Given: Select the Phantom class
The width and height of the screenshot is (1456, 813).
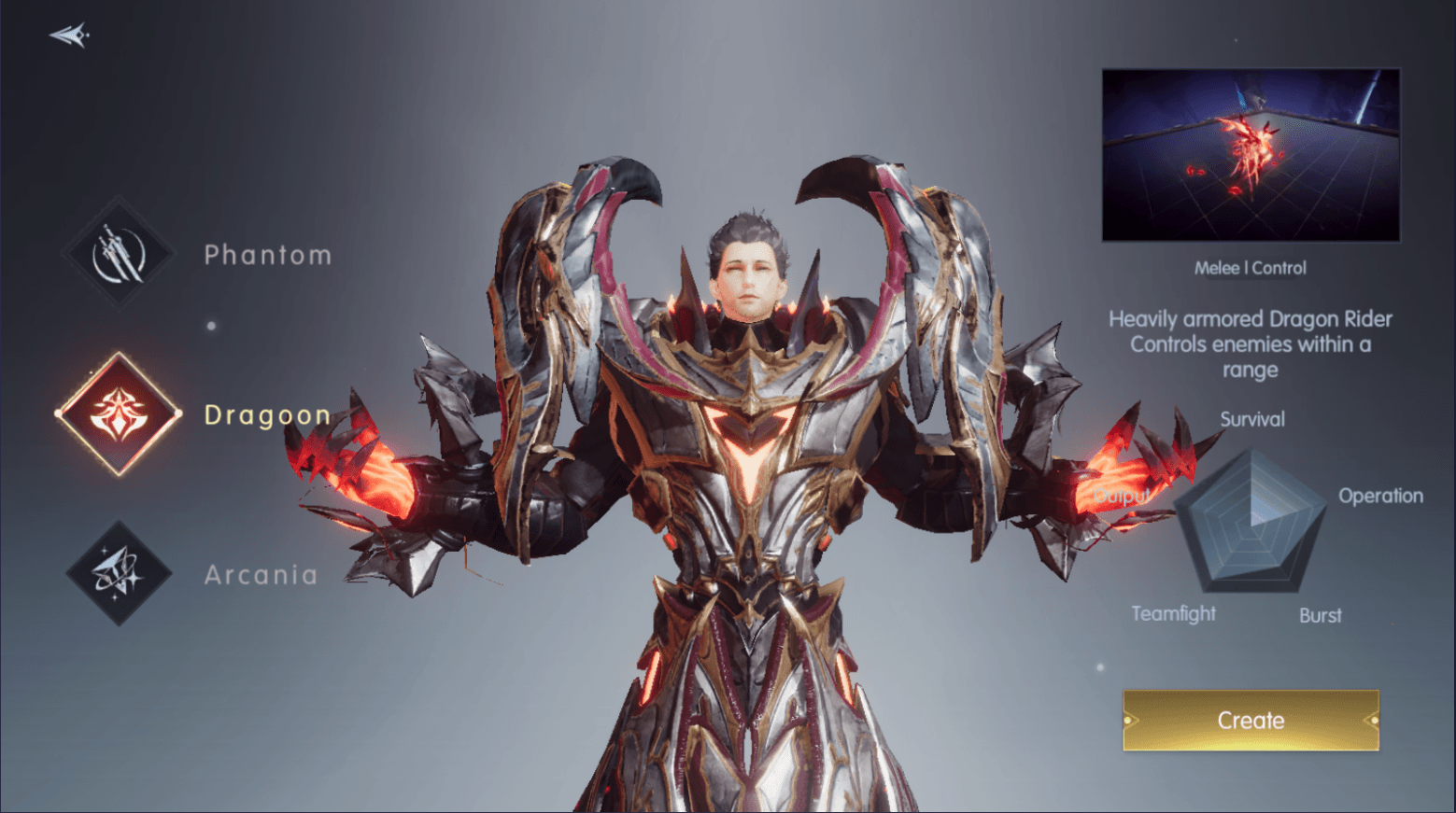Looking at the screenshot, I should click(x=119, y=253).
